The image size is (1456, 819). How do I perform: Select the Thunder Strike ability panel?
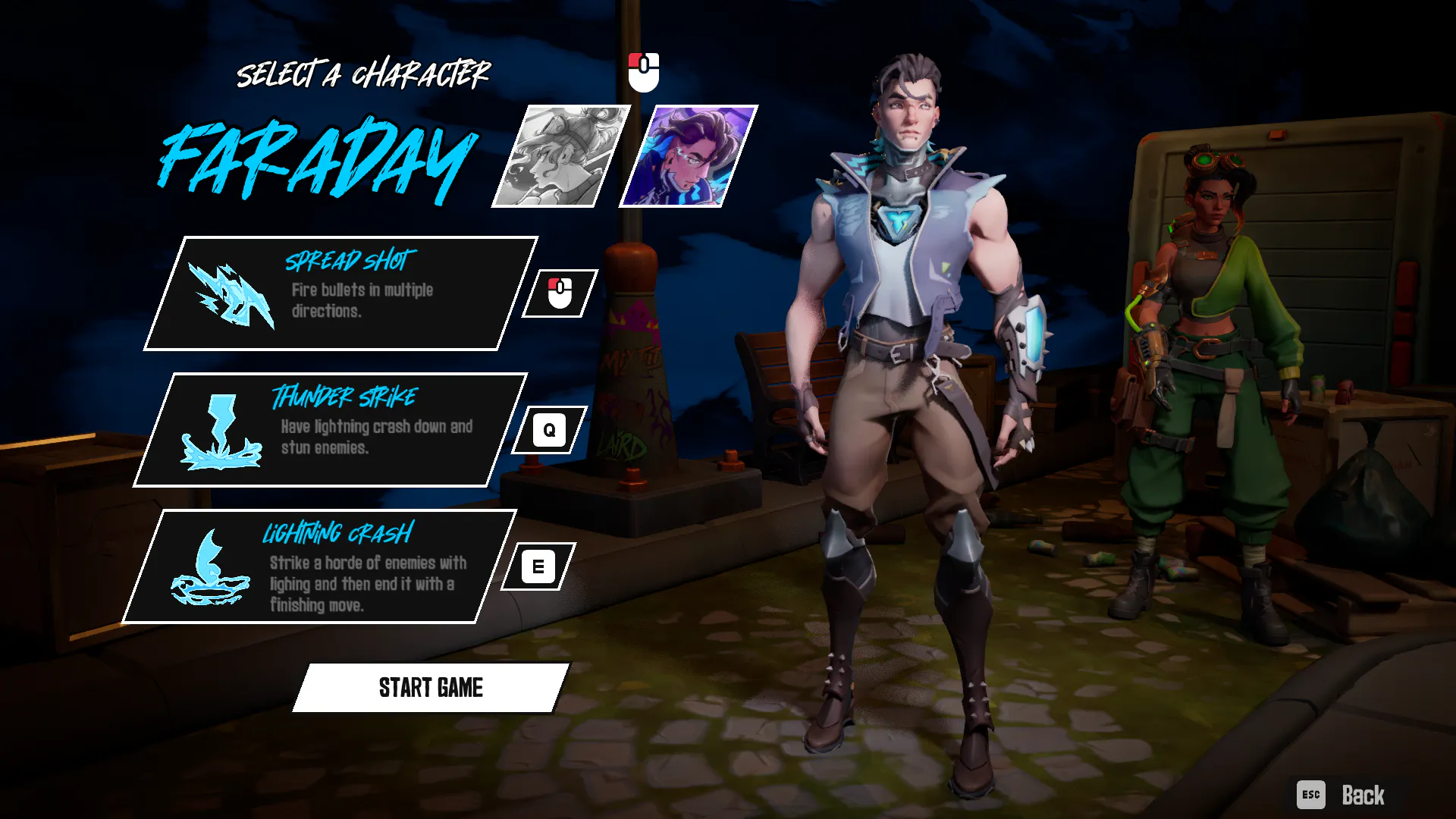[x=331, y=430]
